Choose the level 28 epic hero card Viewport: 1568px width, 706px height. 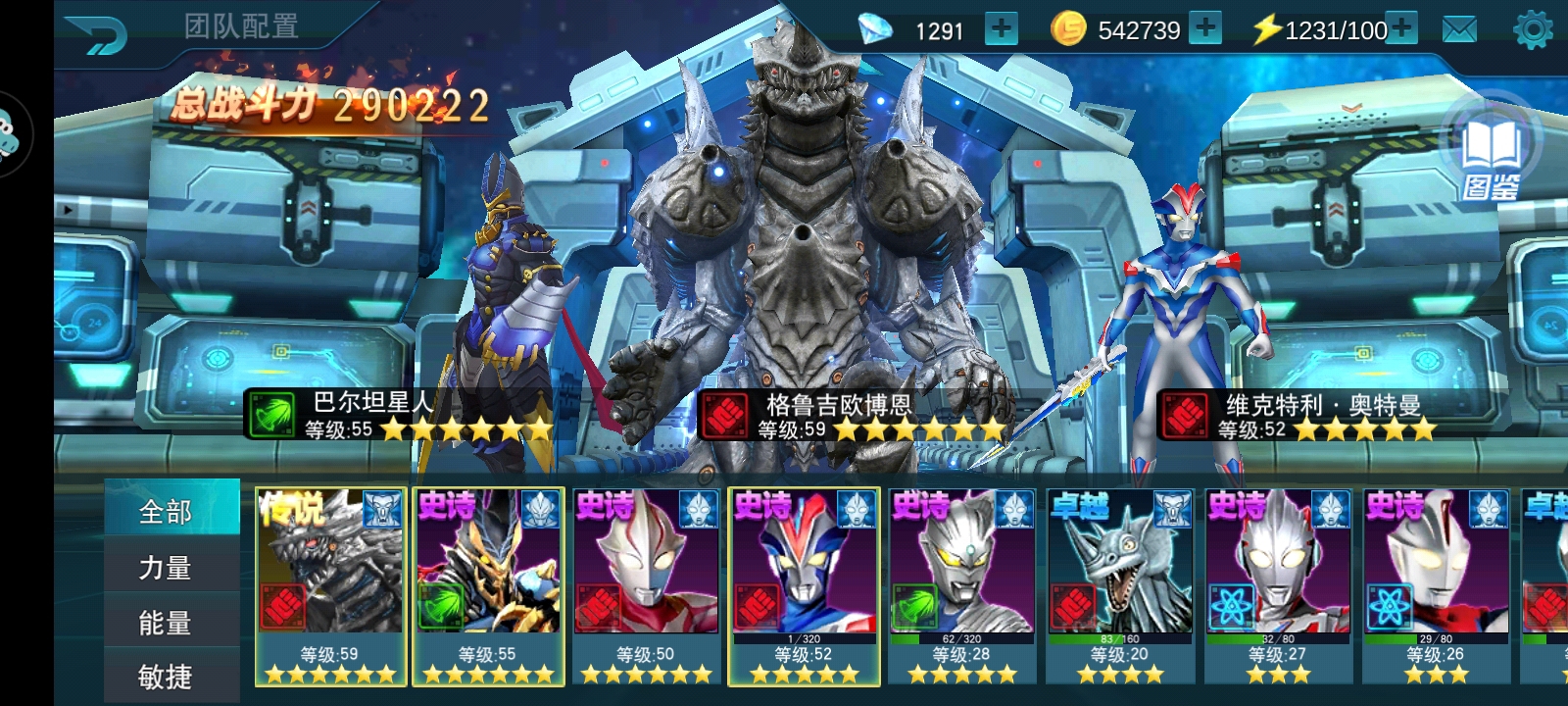[961, 585]
